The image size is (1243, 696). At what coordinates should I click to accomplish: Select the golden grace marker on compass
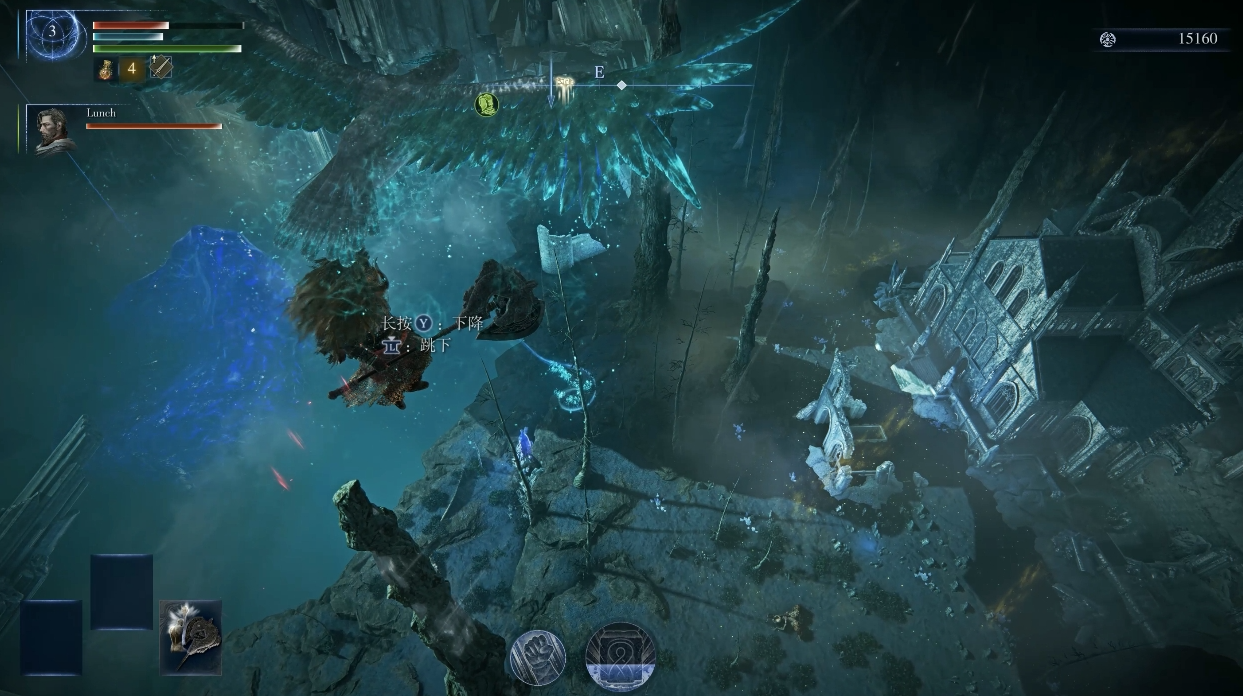tap(565, 85)
